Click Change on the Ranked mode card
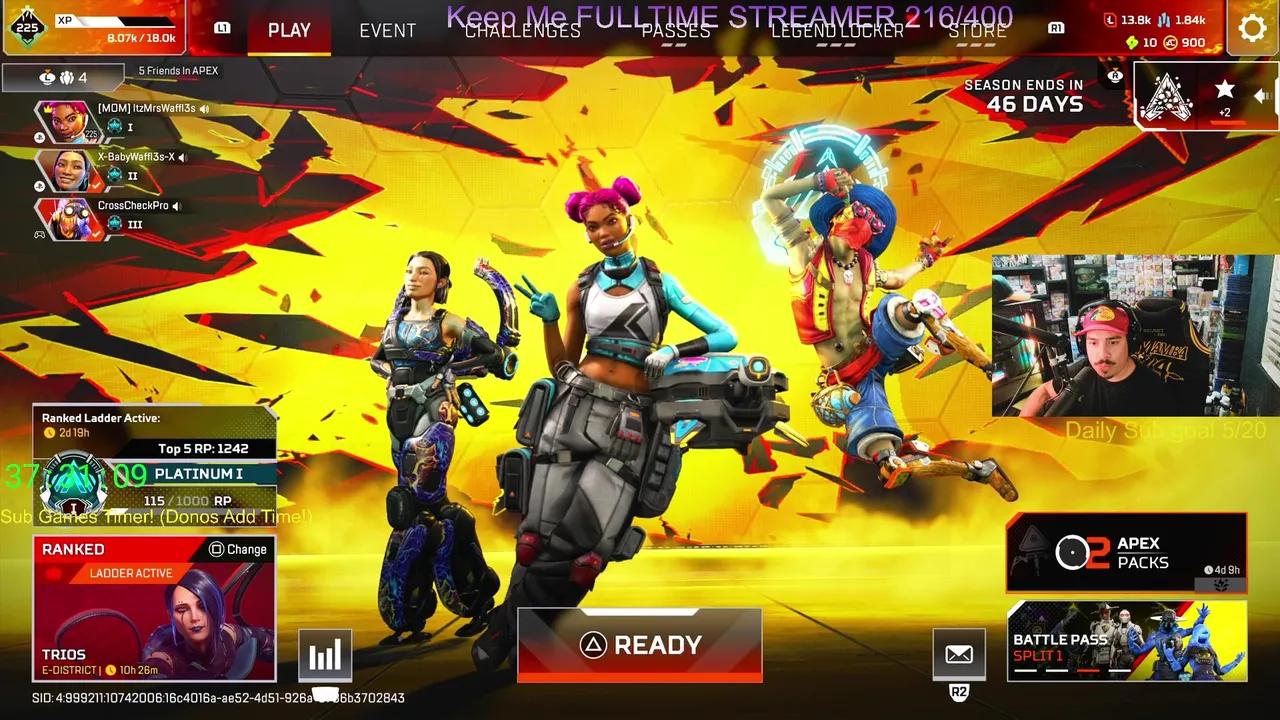 [x=237, y=549]
